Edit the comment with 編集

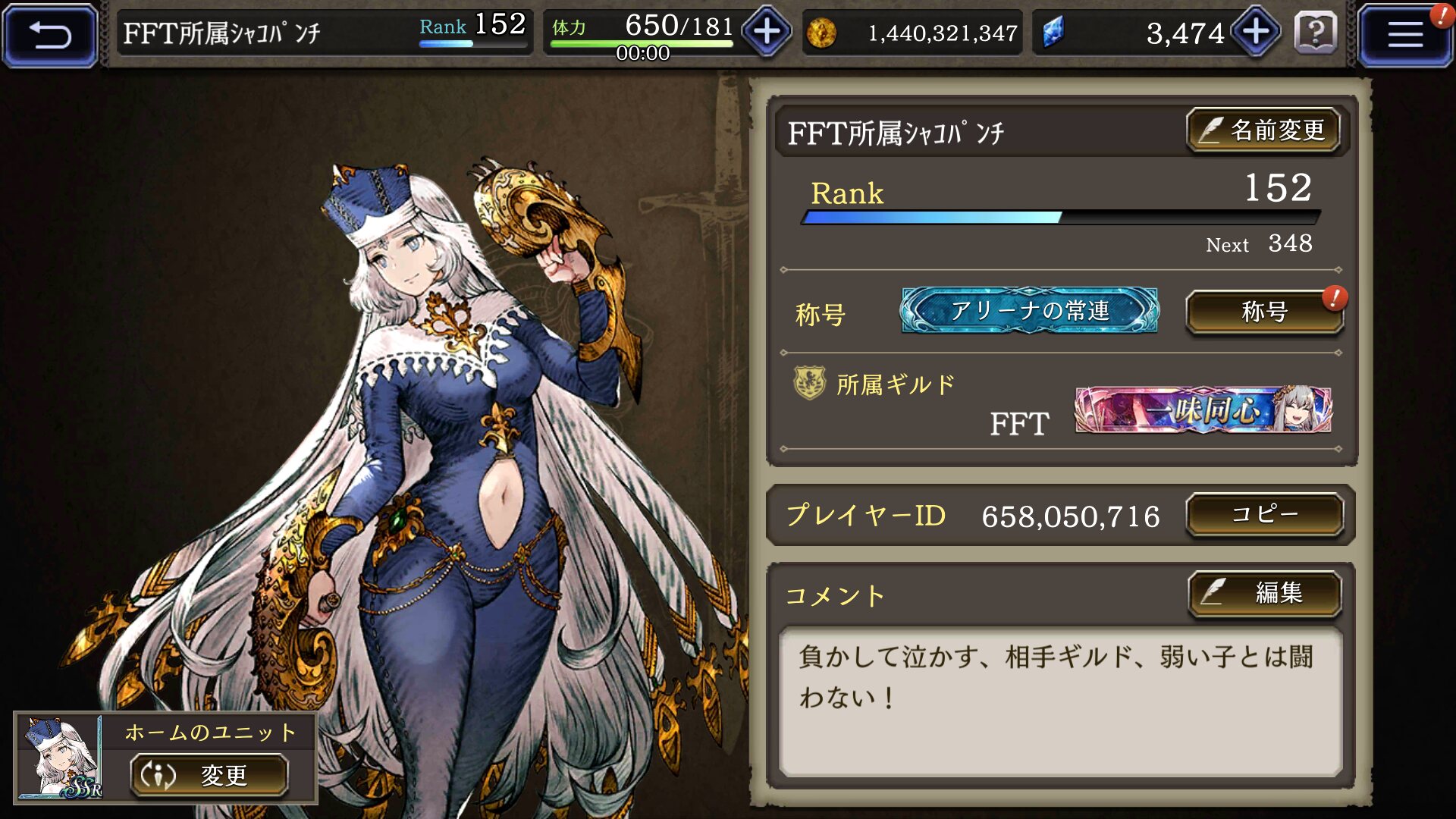[x=1264, y=593]
